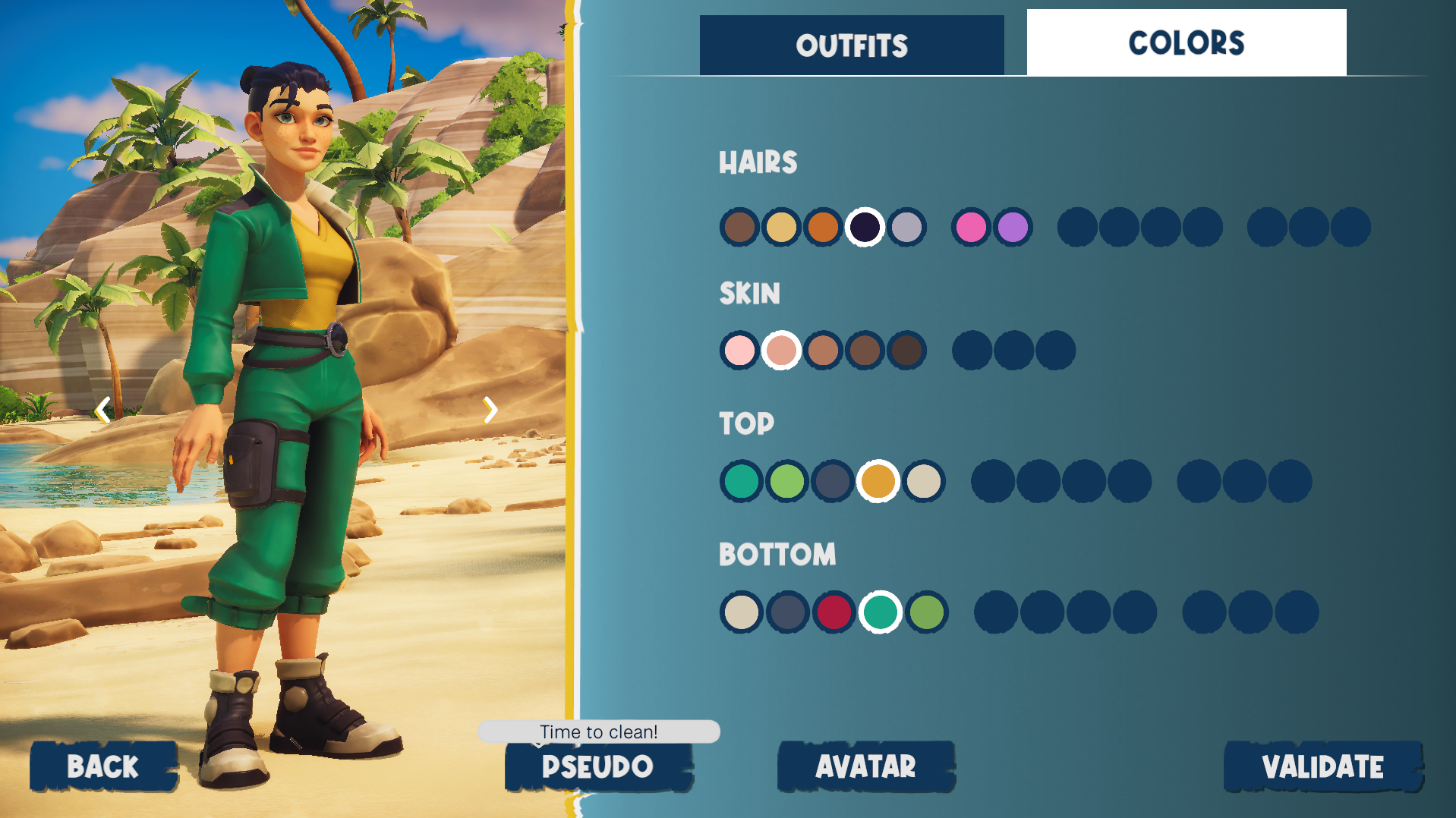Set the bottom color to crimson red
Screen dimensions: 1456x818
834,612
